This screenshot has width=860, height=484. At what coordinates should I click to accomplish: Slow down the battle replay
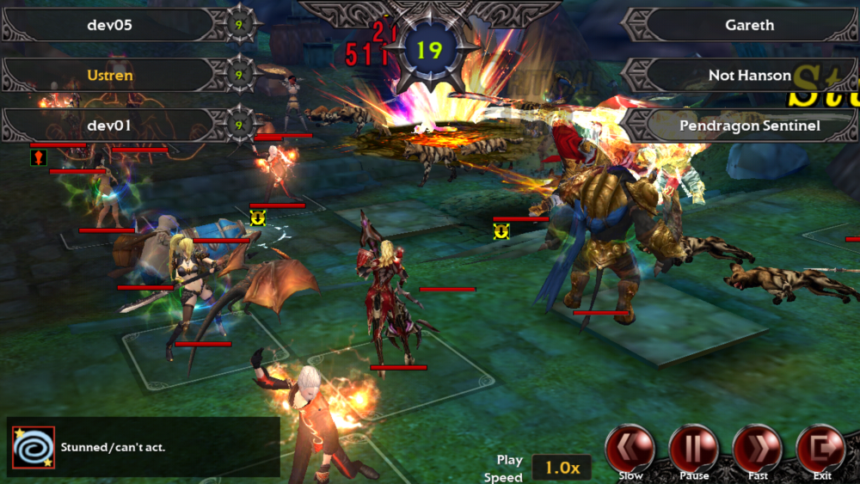631,448
